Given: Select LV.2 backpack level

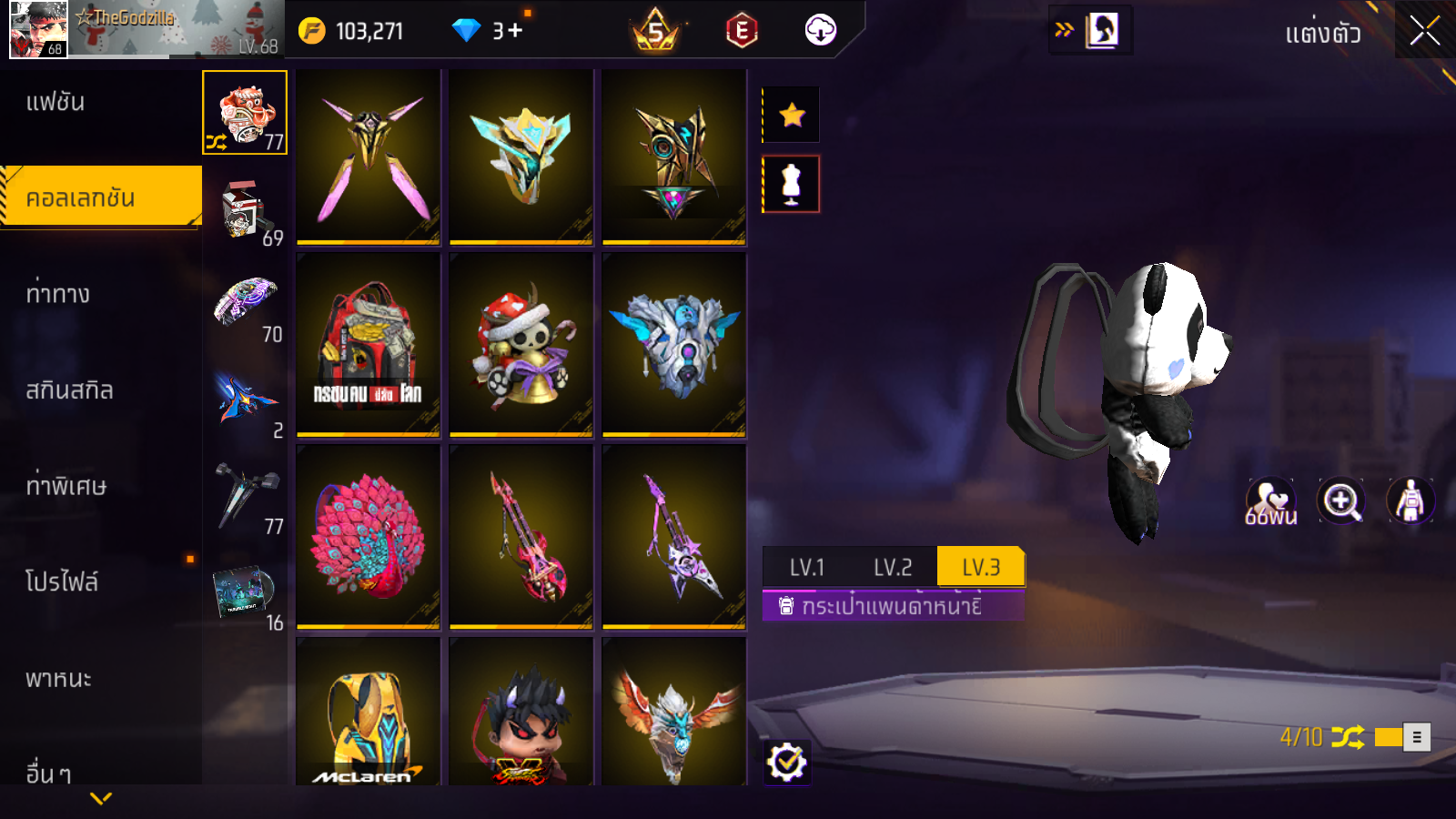Looking at the screenshot, I should click(x=893, y=567).
